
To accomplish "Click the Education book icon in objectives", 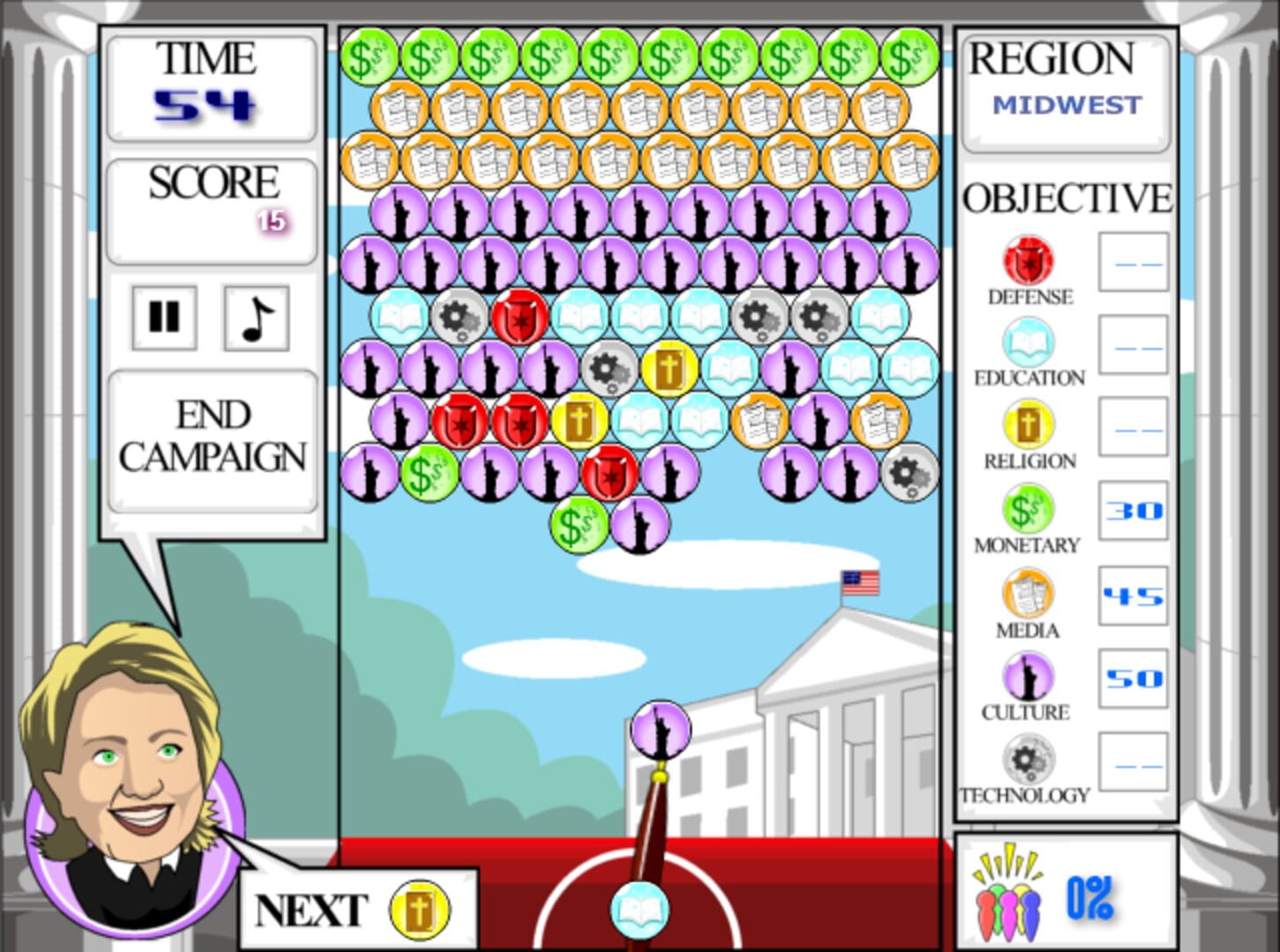I will (1028, 342).
